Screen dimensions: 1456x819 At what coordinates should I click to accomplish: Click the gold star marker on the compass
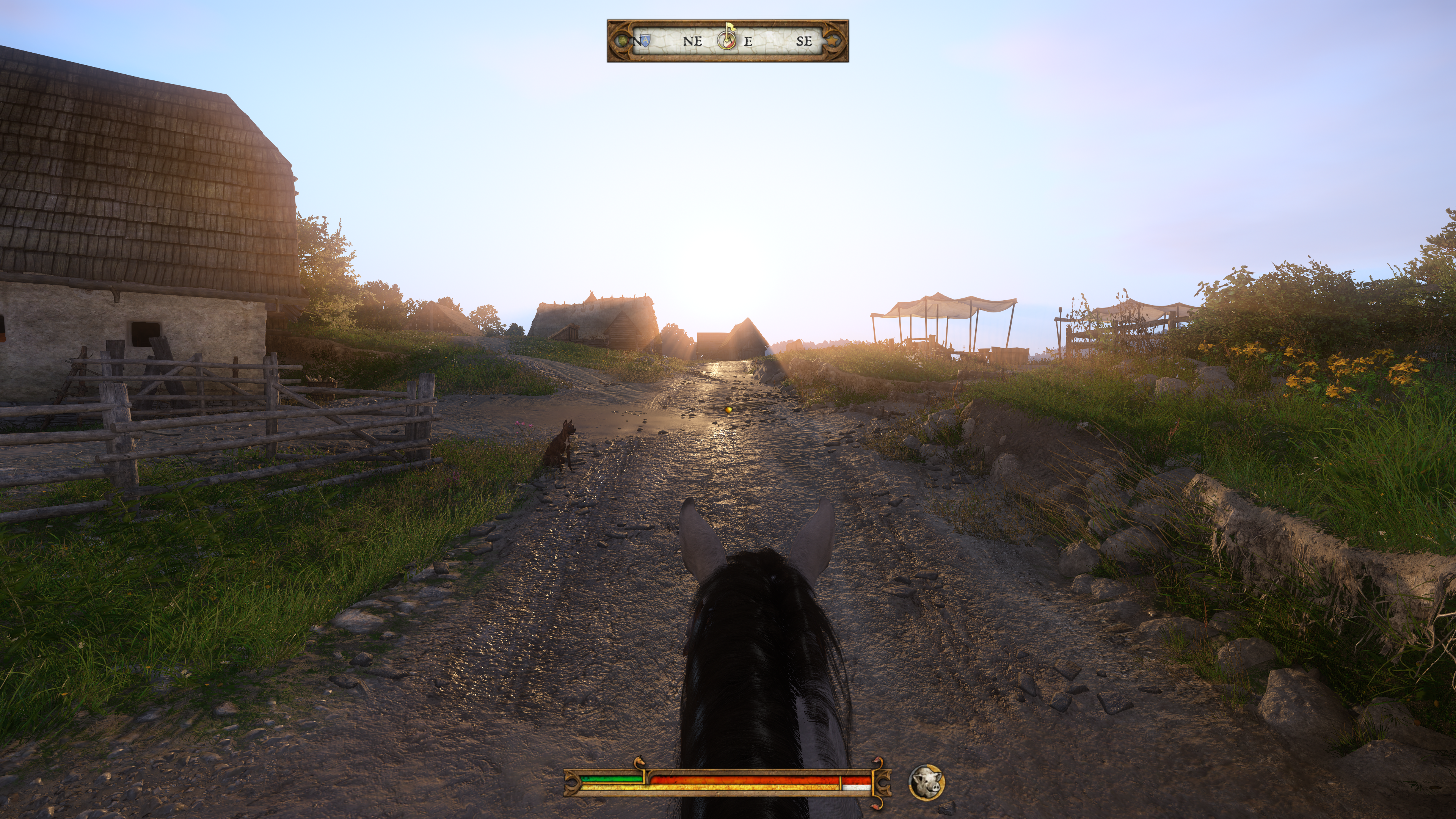[833, 41]
